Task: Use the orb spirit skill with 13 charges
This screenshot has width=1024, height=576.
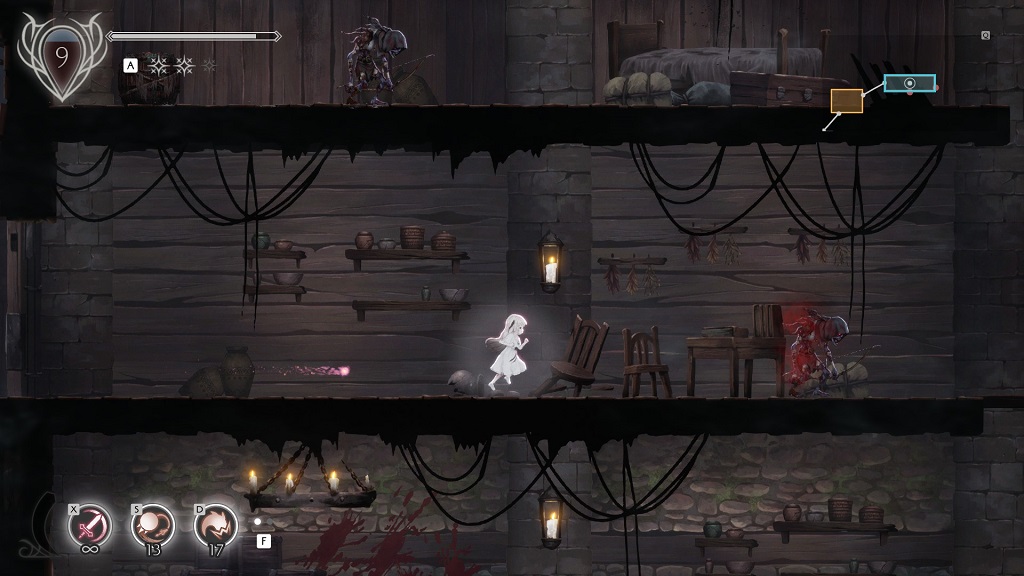Action: pos(154,526)
